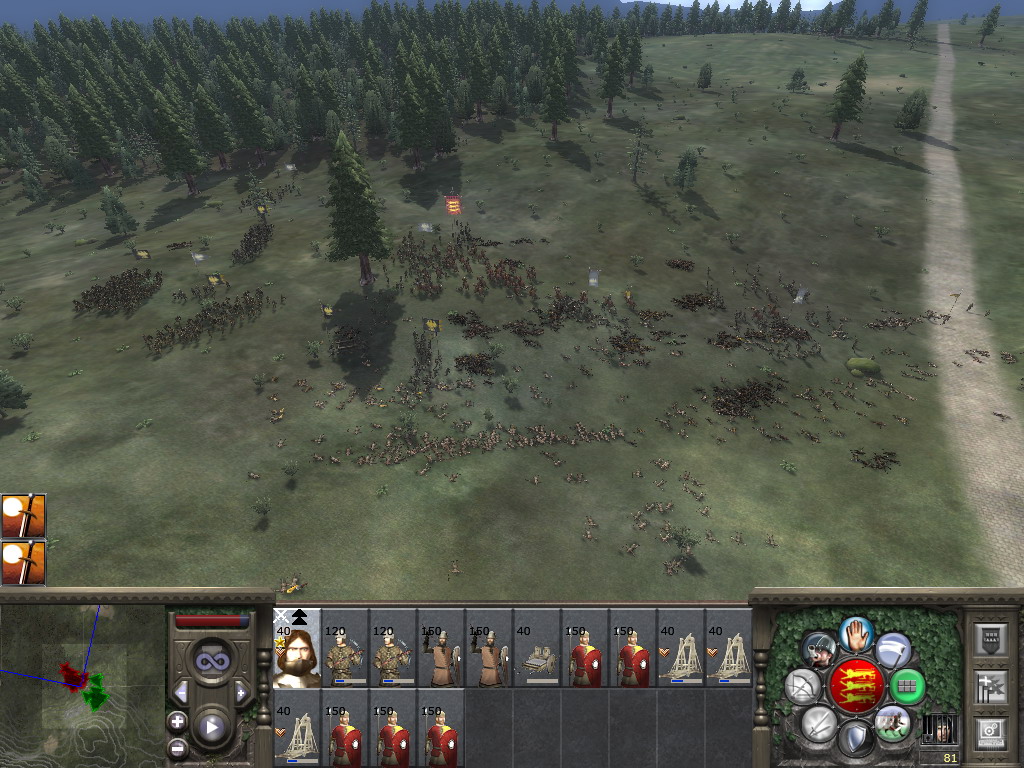Open the group formations green button
Screen dimensions: 1024x768
(907, 686)
